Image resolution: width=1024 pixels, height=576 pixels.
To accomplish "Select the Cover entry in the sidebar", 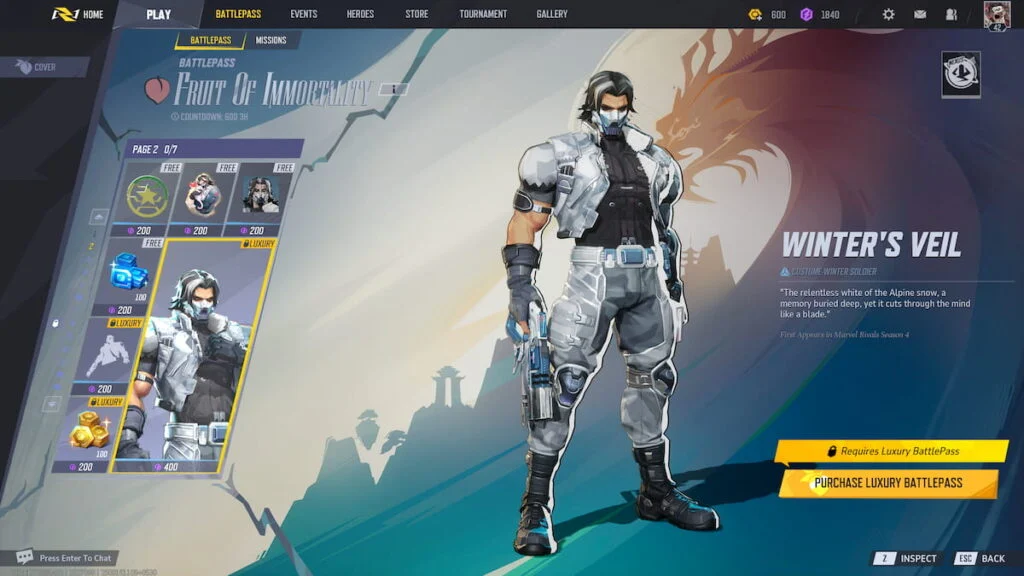I will point(38,67).
